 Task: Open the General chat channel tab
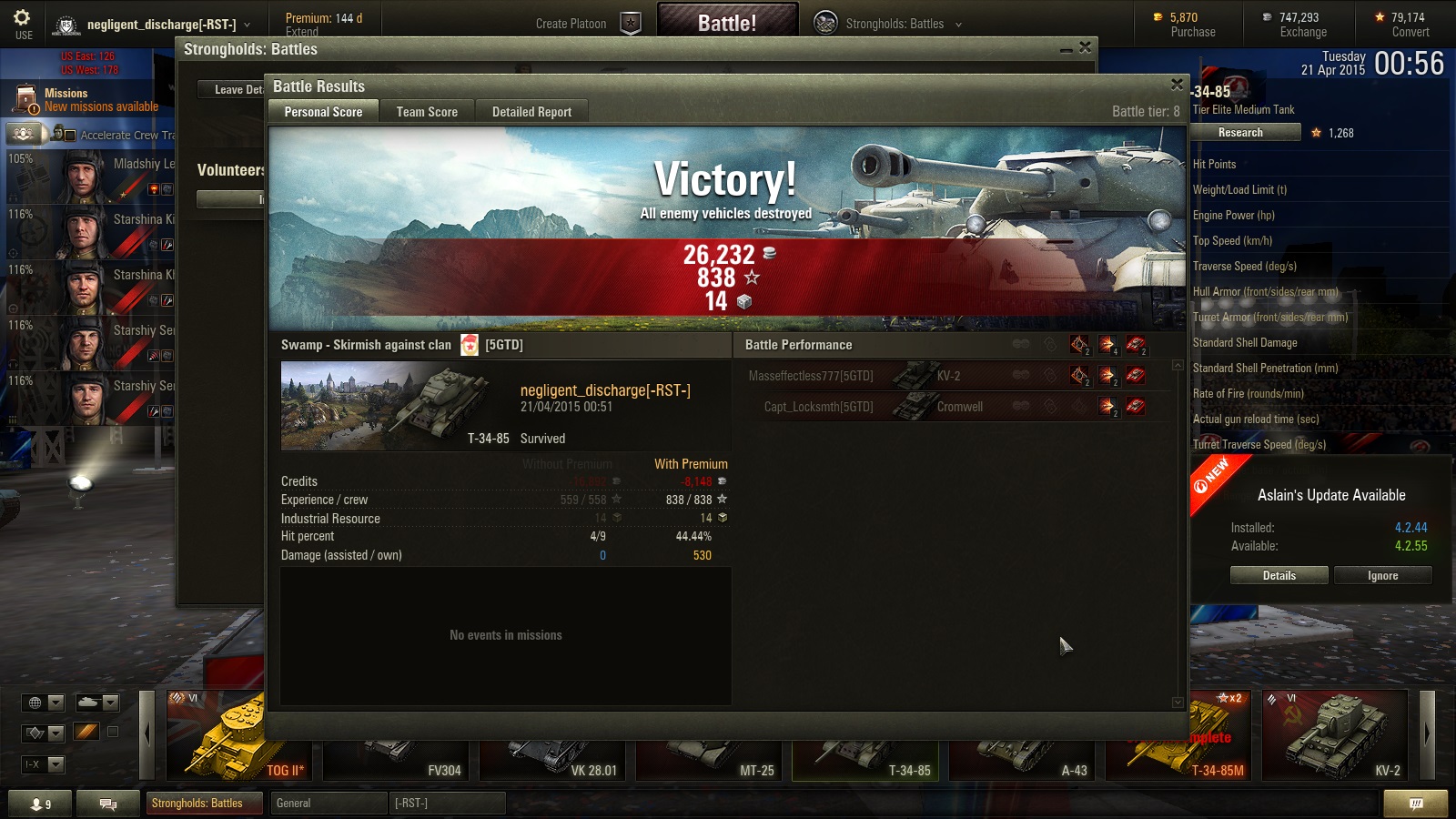pos(328,803)
